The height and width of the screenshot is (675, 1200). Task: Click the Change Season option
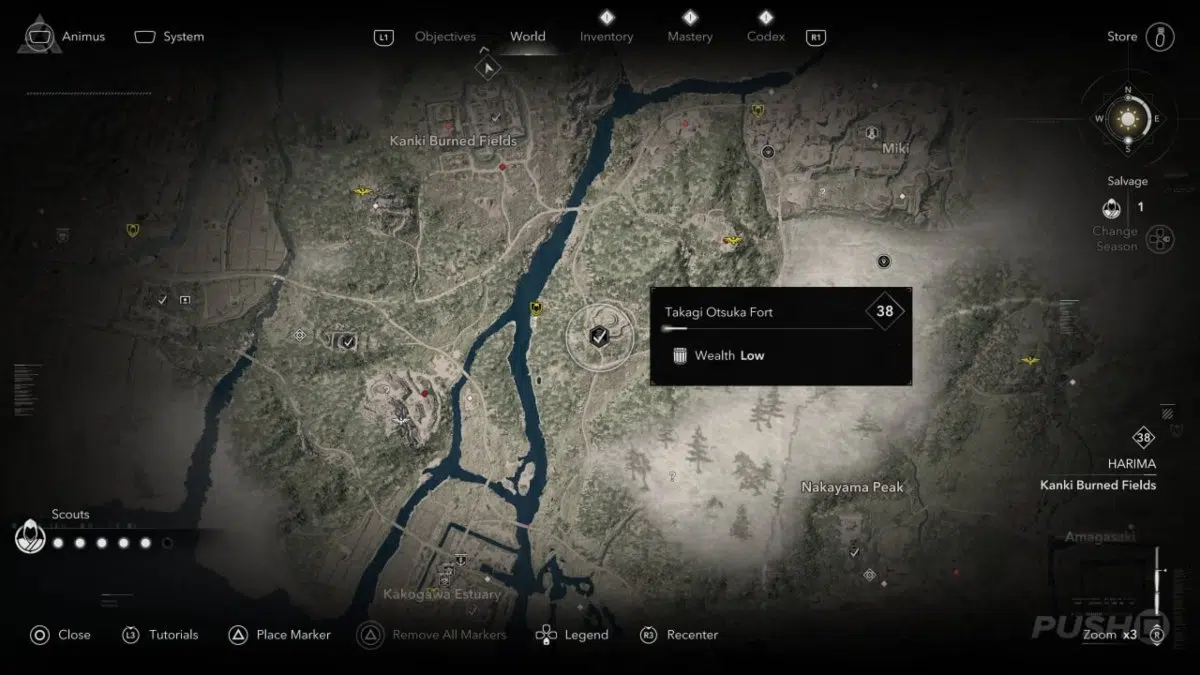click(1159, 239)
